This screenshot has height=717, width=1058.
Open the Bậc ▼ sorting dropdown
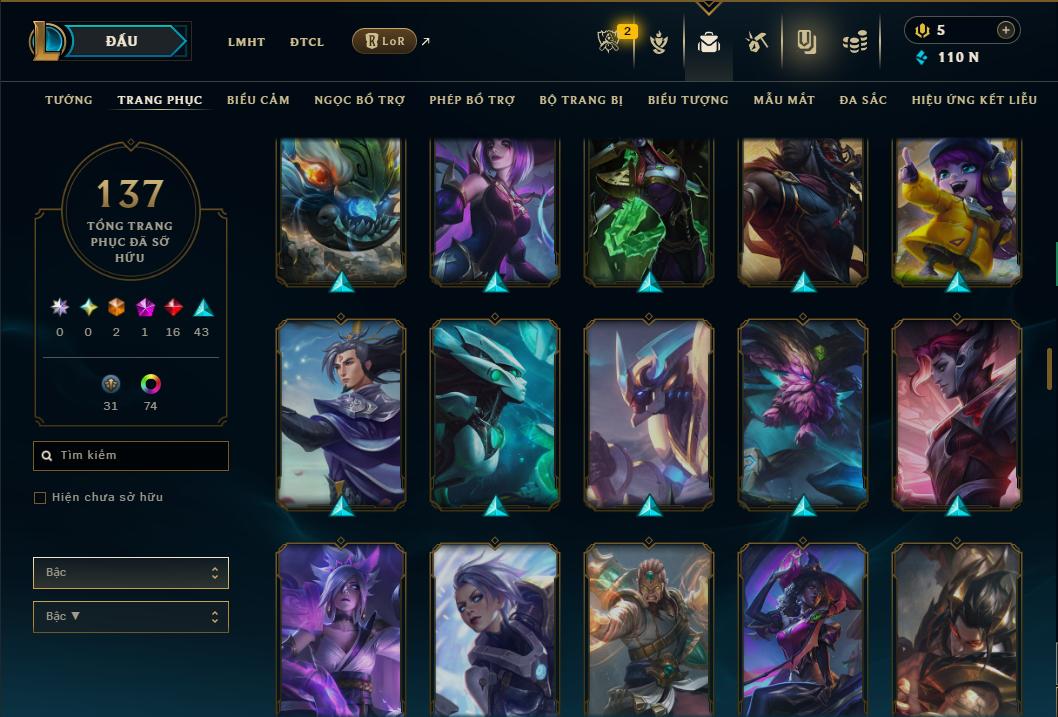pyautogui.click(x=131, y=617)
